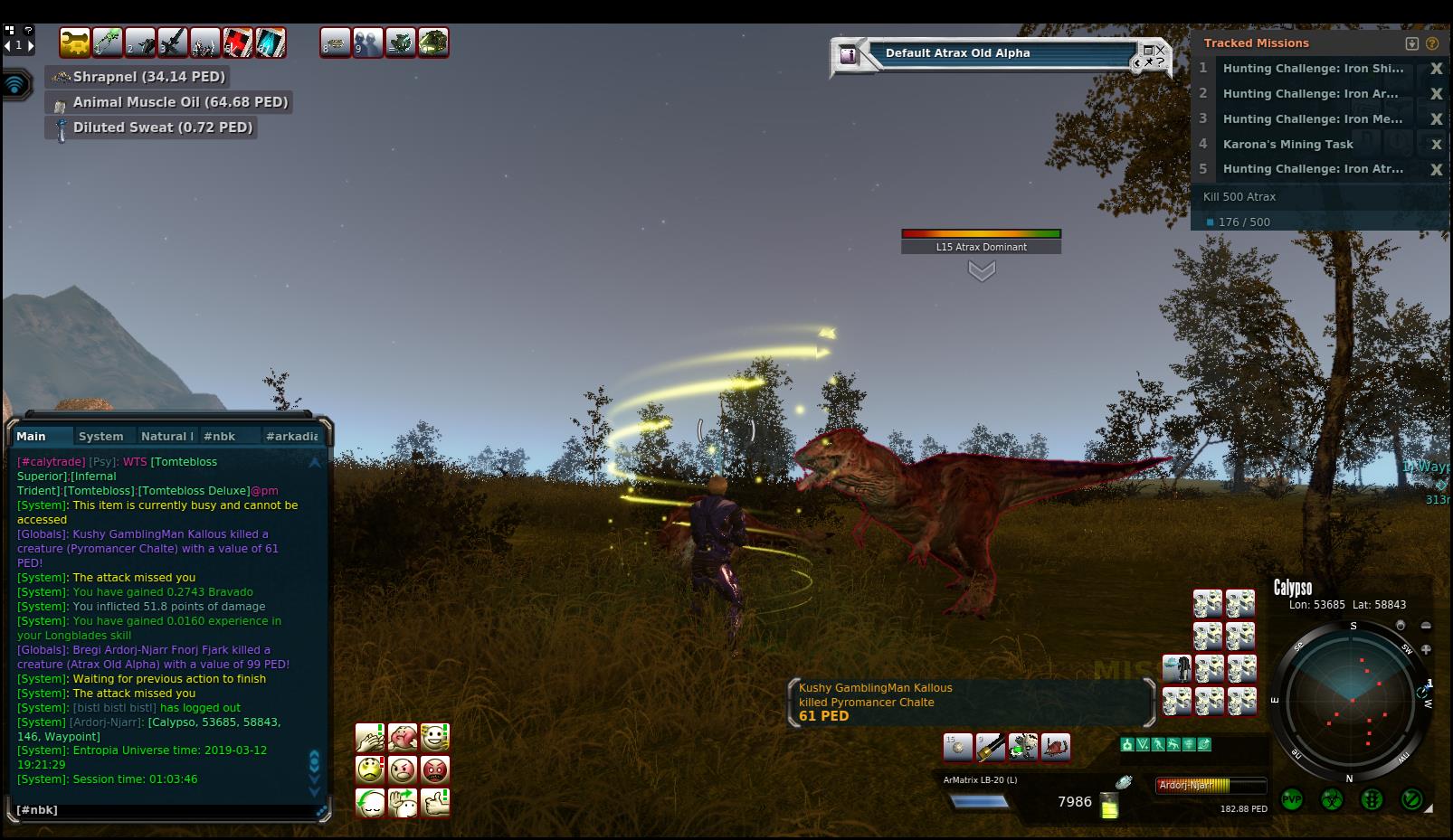Select the two-person silhouette hotbar icon
Image resolution: width=1453 pixels, height=840 pixels.
[367, 42]
